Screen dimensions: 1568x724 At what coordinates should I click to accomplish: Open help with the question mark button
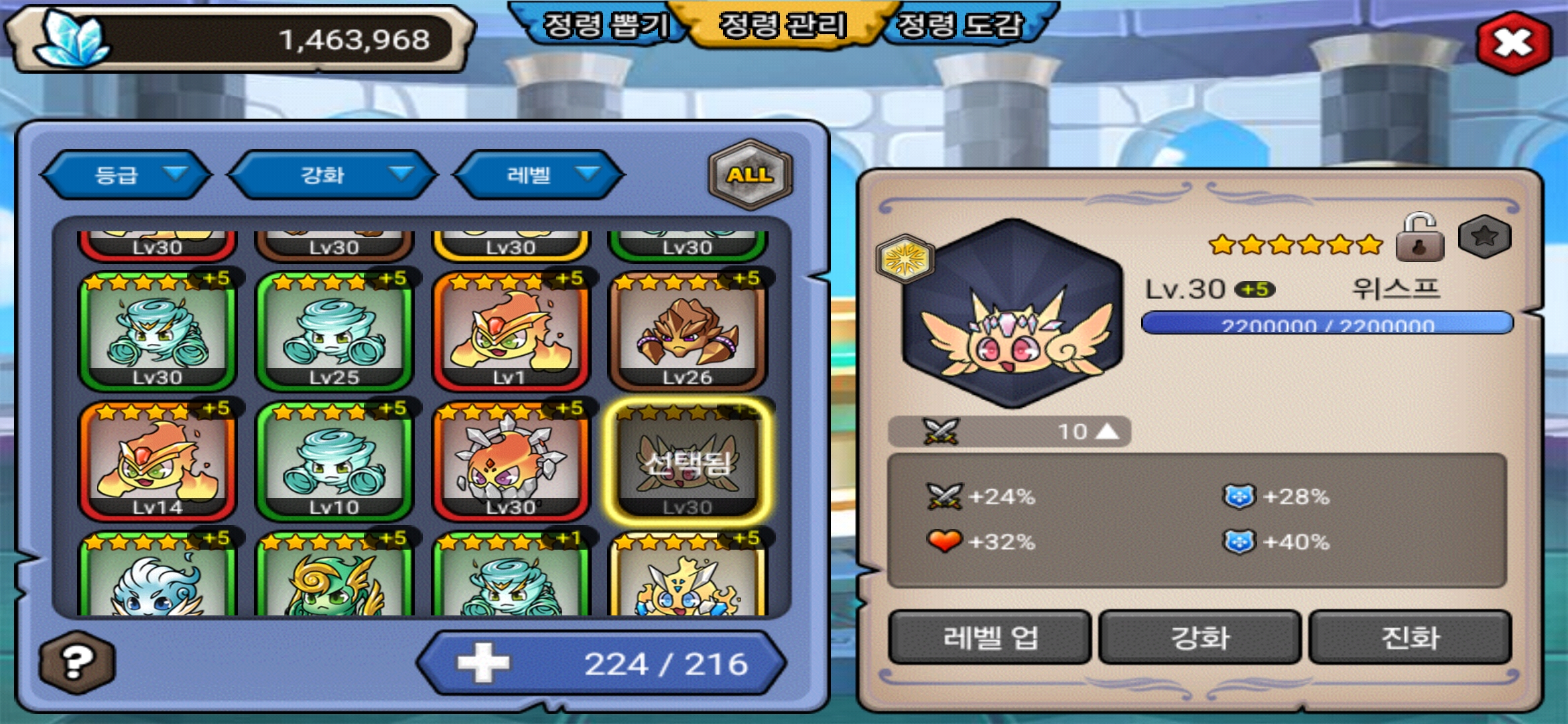pos(77,662)
